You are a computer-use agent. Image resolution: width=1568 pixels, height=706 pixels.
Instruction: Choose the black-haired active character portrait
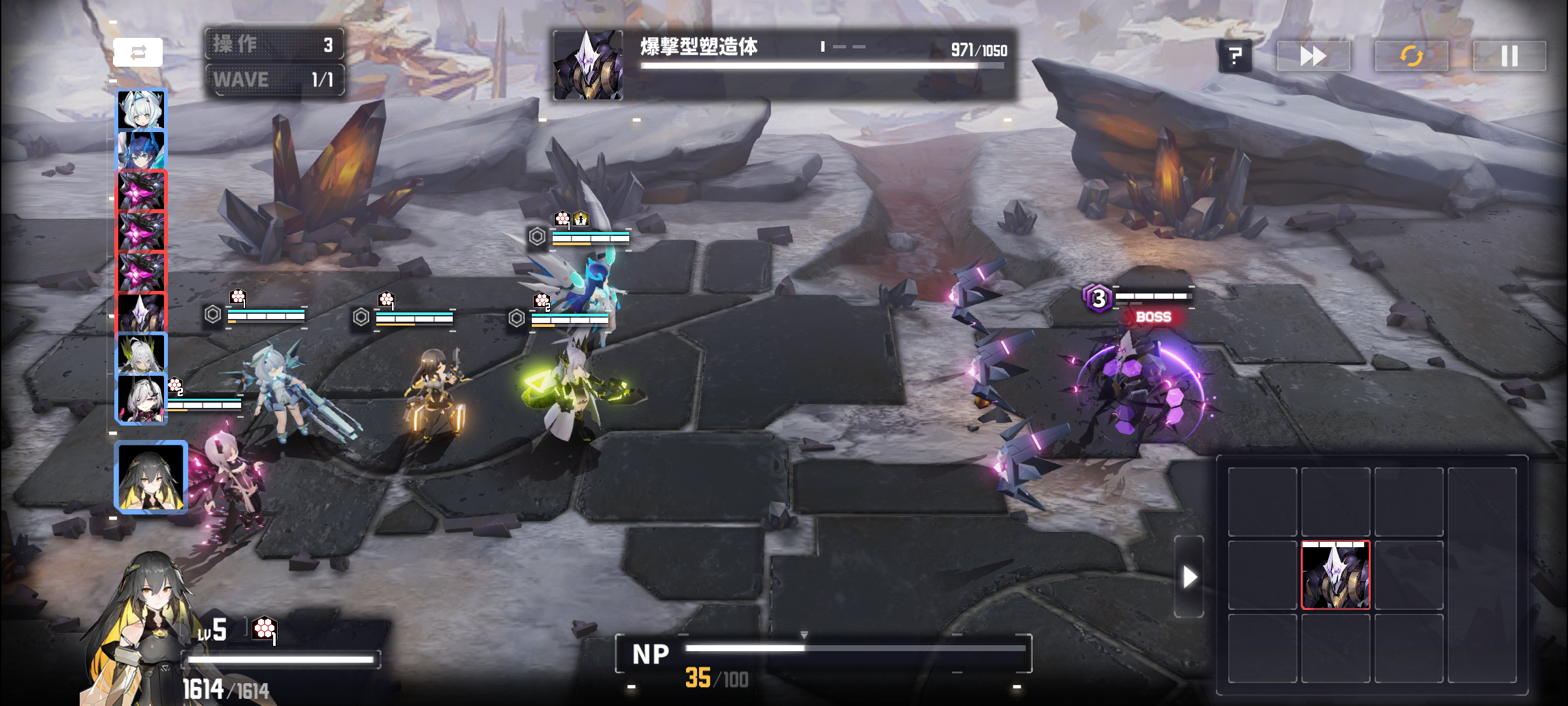click(x=151, y=477)
